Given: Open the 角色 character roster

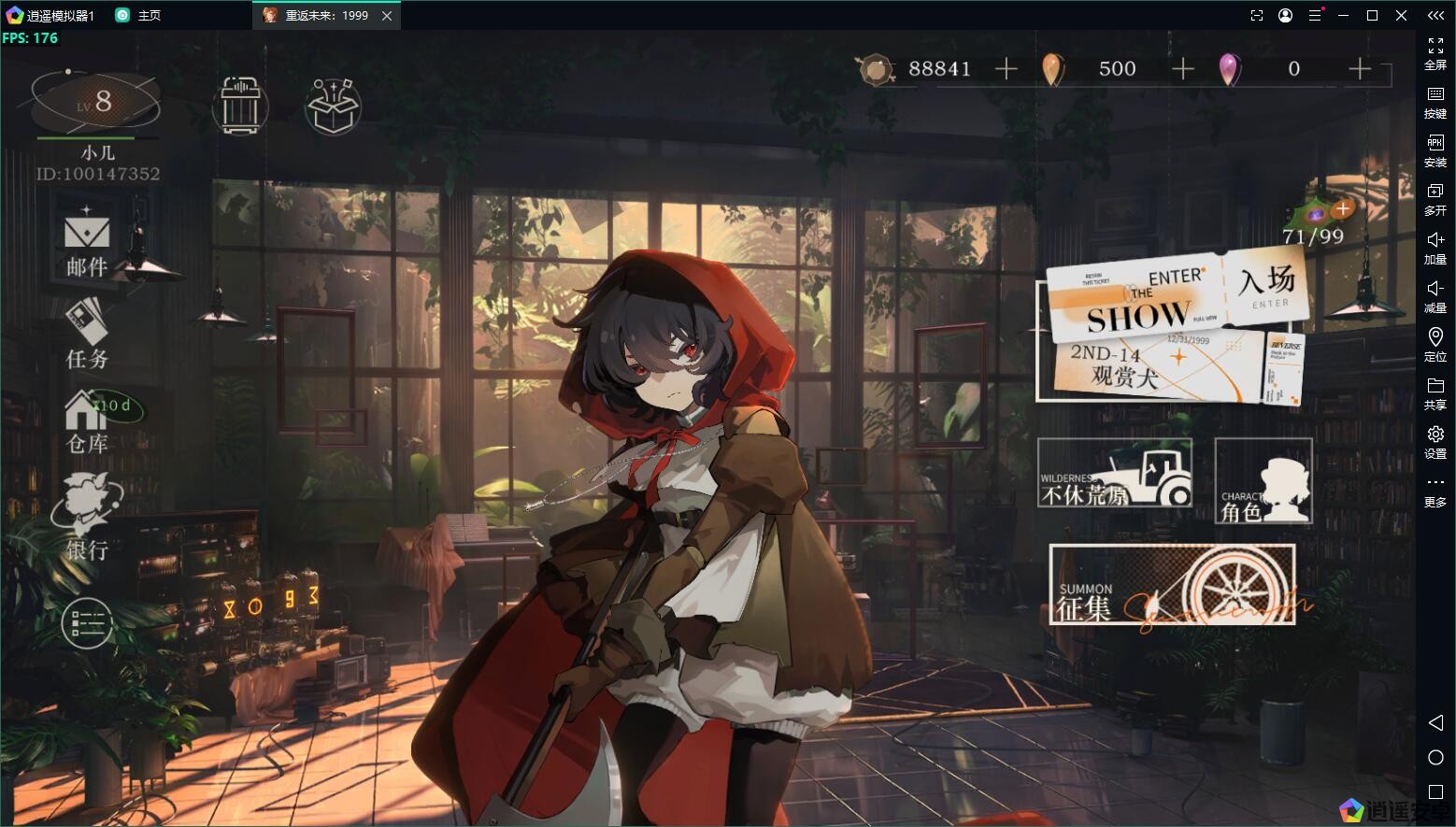Looking at the screenshot, I should point(1263,481).
